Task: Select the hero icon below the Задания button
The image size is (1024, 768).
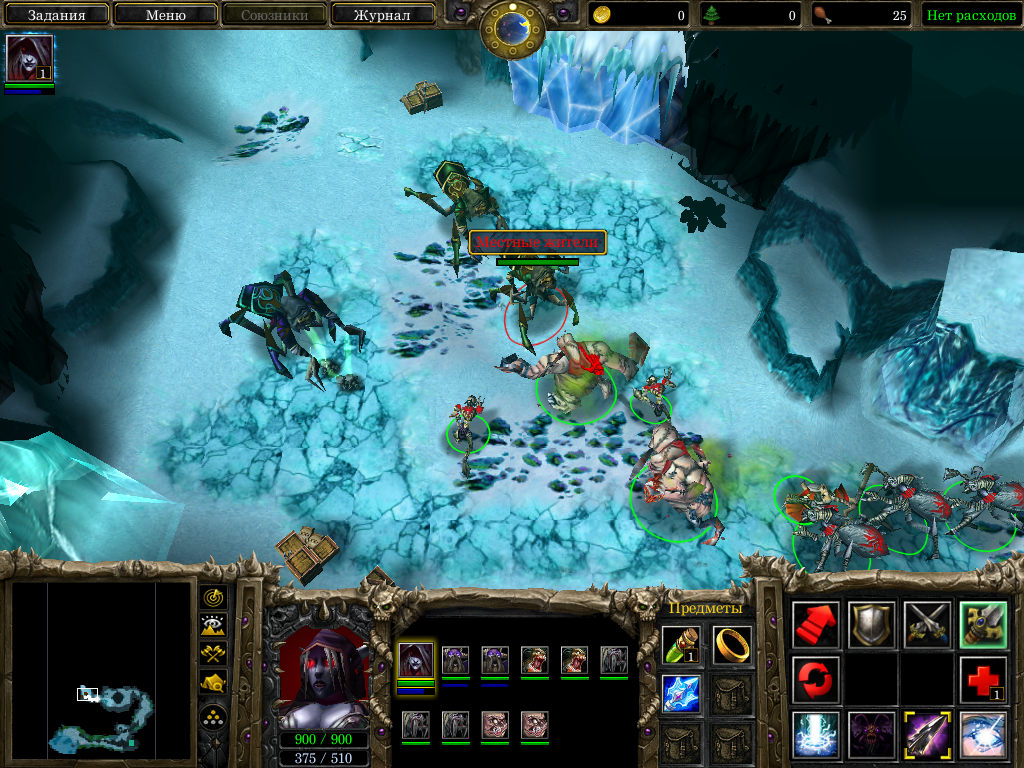Action: click(29, 59)
